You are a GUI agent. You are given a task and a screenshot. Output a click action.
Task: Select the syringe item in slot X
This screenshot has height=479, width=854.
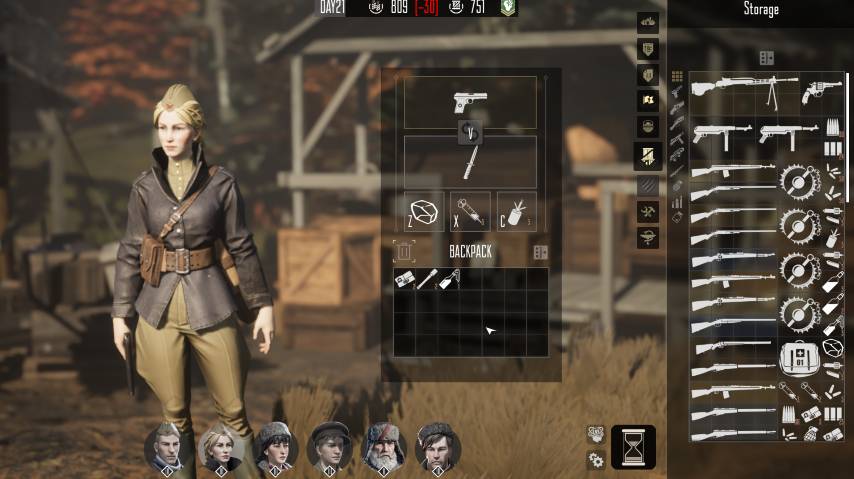pyautogui.click(x=470, y=212)
